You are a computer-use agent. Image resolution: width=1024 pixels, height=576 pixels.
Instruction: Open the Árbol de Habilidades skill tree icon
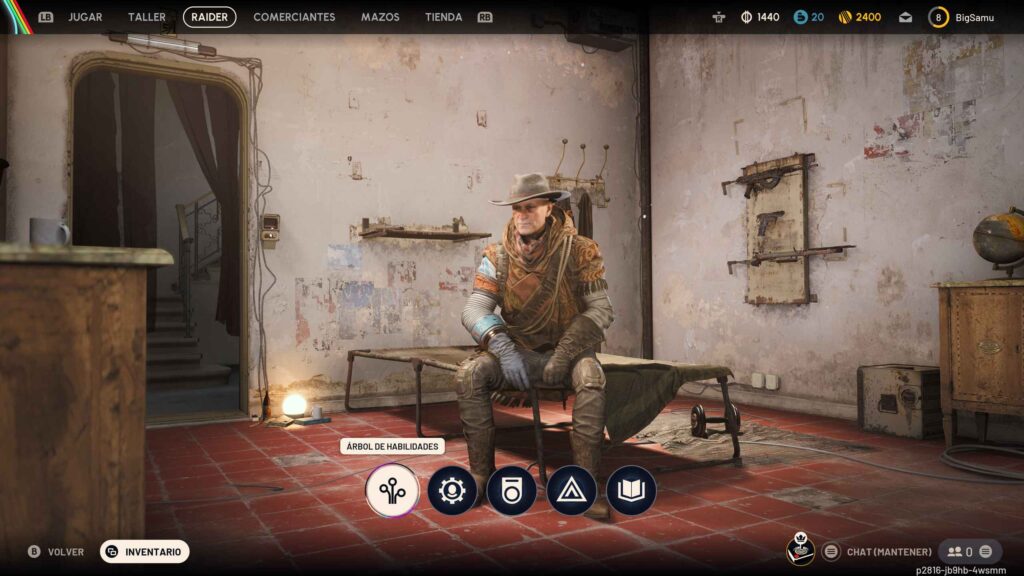point(392,490)
